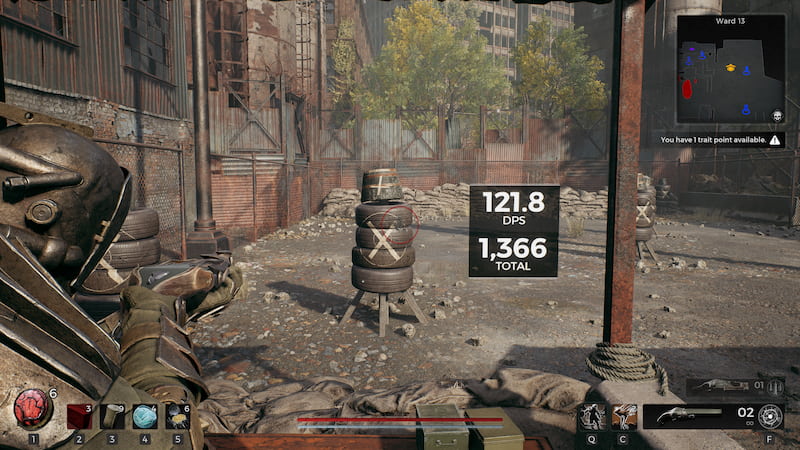This screenshot has width=800, height=450.
Task: Click the trait point available notification
Action: point(720,140)
